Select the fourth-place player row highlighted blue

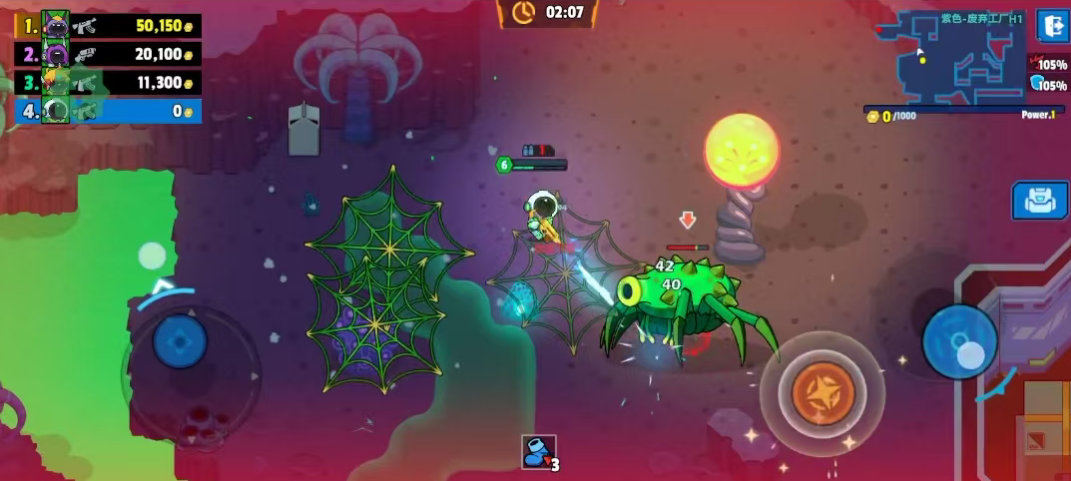[x=108, y=111]
